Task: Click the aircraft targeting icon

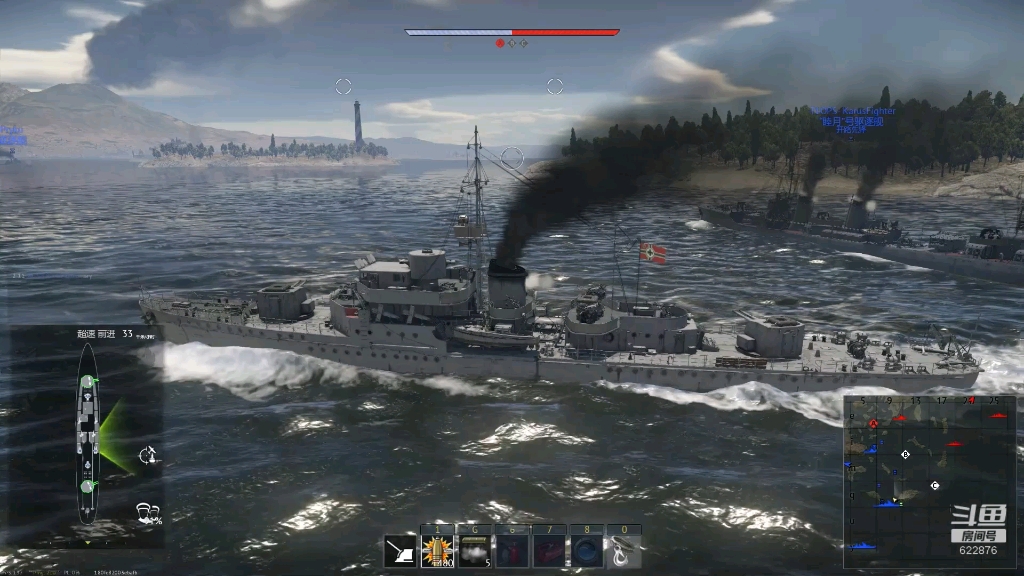Action: pos(148,456)
